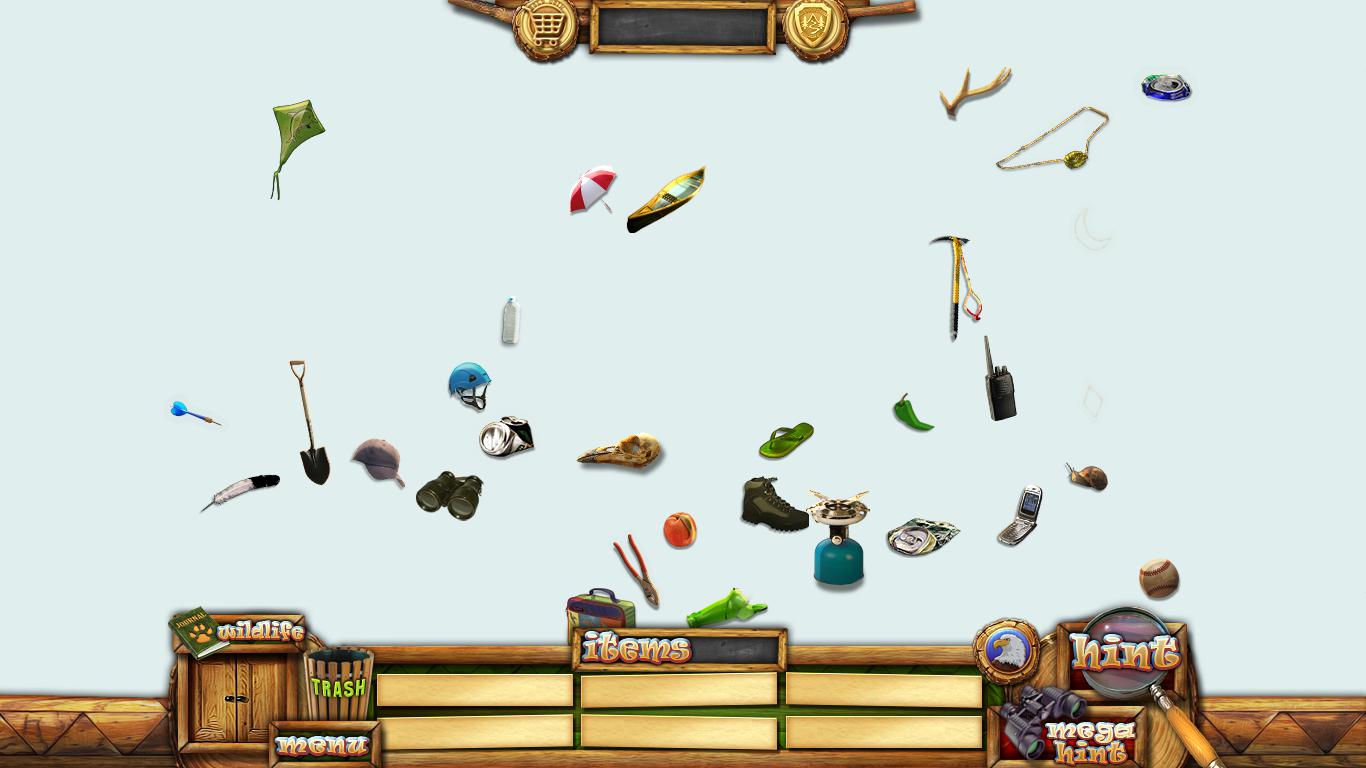Click the trash can

(x=338, y=684)
